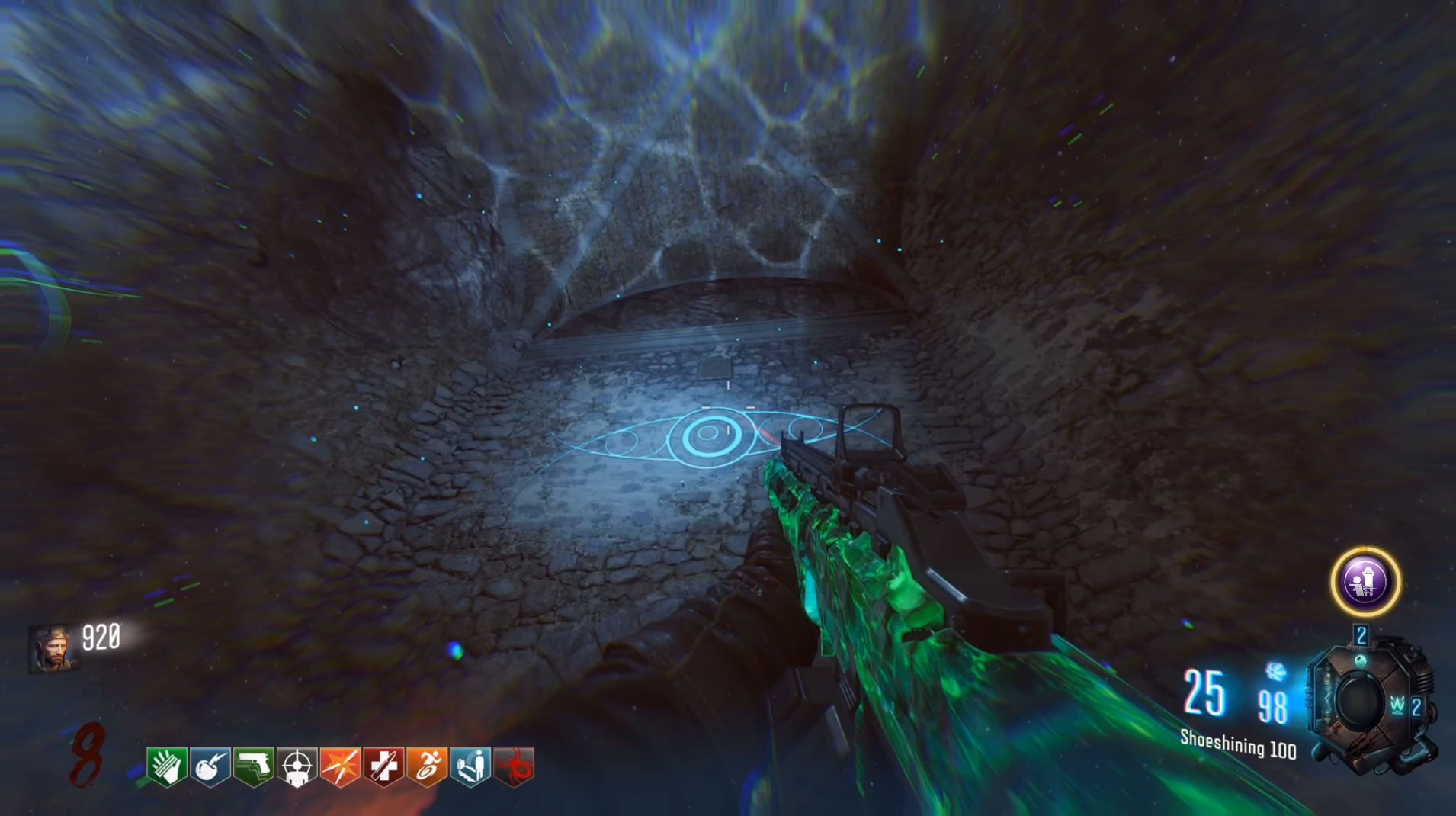Select the red spider Widow's Wine perk
Viewport: 1456px width, 816px height.
[514, 766]
